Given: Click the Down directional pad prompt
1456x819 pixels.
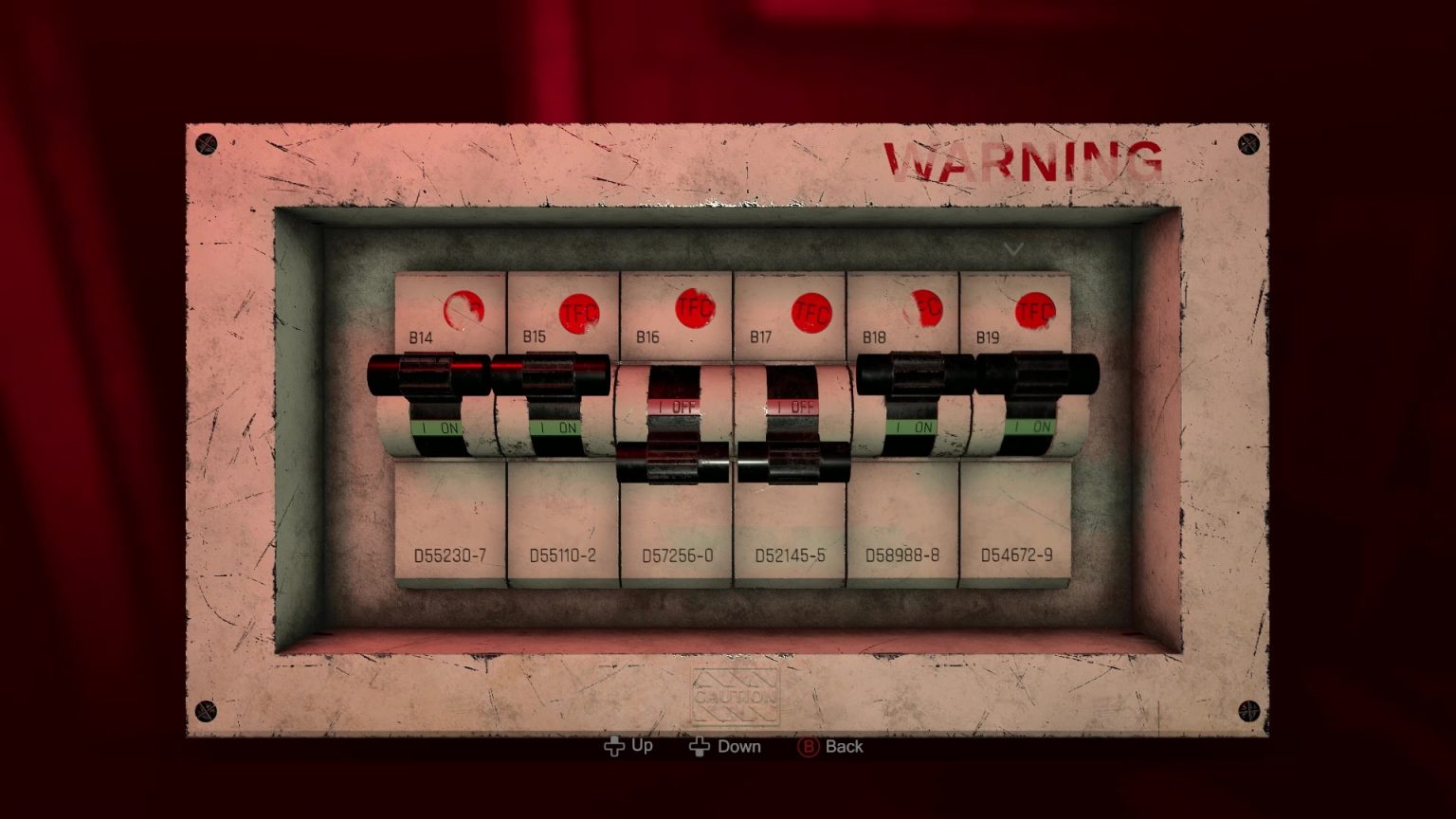Looking at the screenshot, I should click(x=724, y=746).
